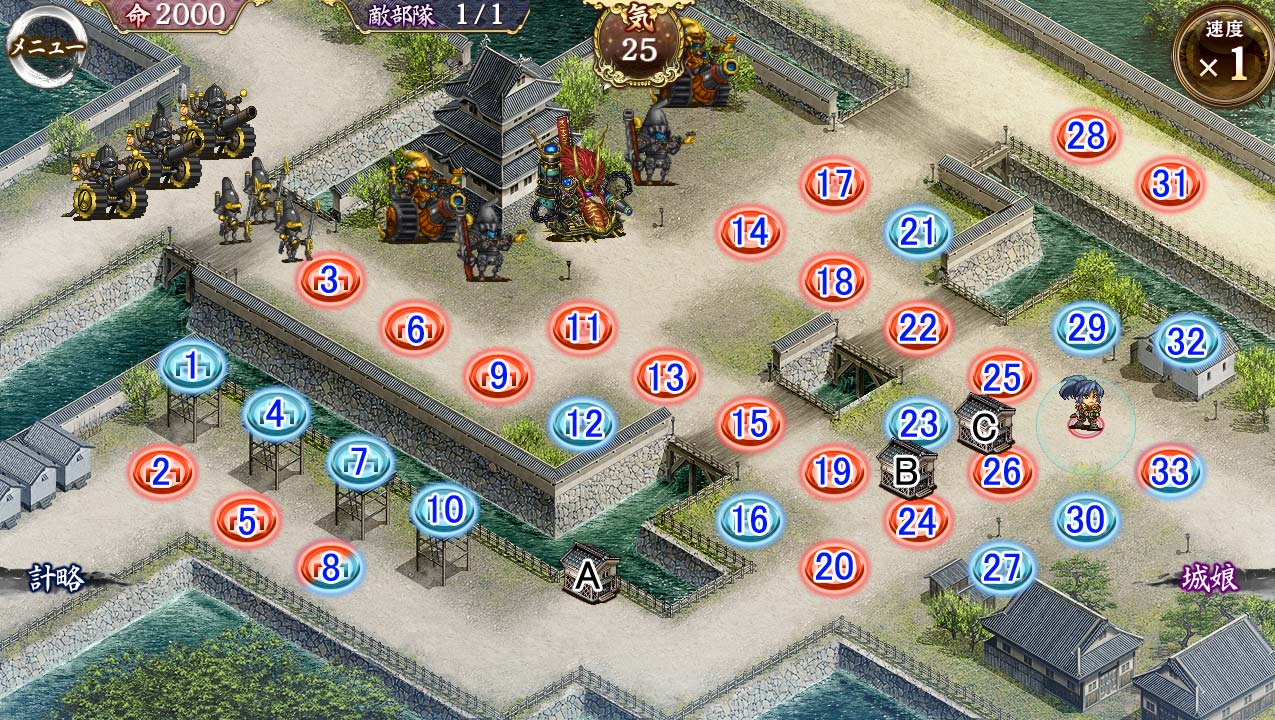This screenshot has height=720, width=1275.
Task: Select blue placement tile 12
Action: (583, 424)
